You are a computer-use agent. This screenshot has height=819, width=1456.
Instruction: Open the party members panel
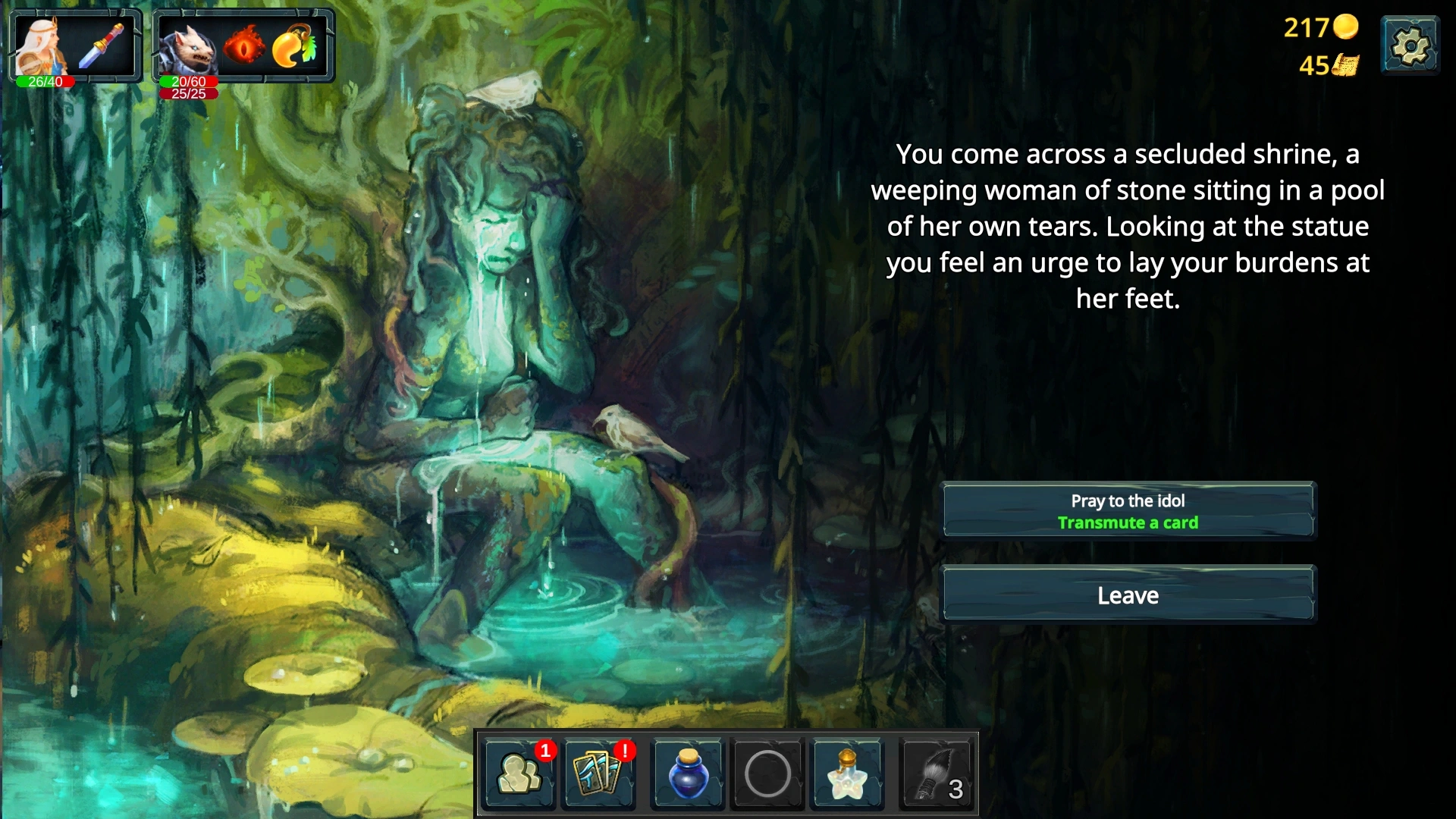(520, 774)
